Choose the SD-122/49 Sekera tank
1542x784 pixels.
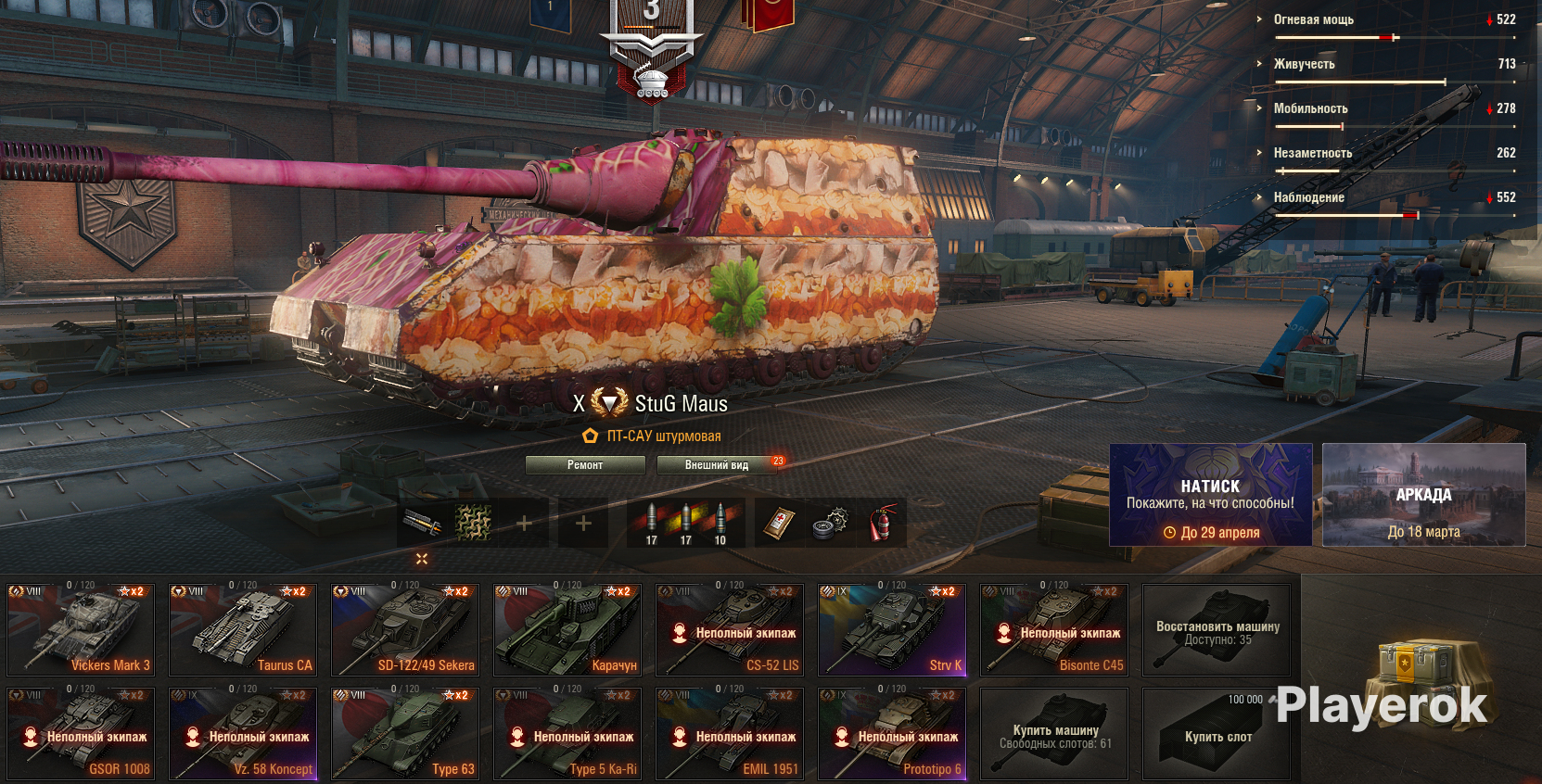pos(405,629)
